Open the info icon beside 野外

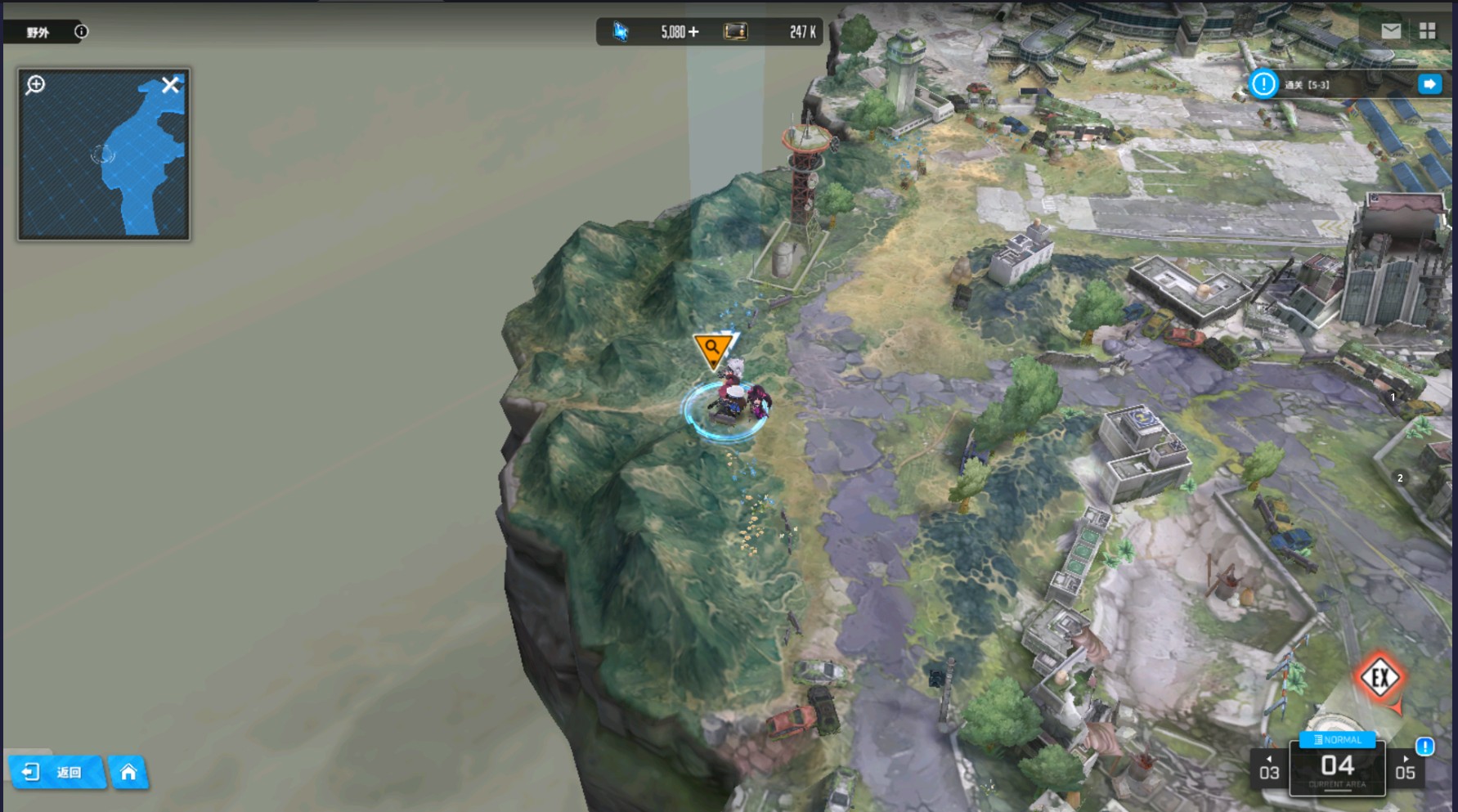tap(81, 32)
